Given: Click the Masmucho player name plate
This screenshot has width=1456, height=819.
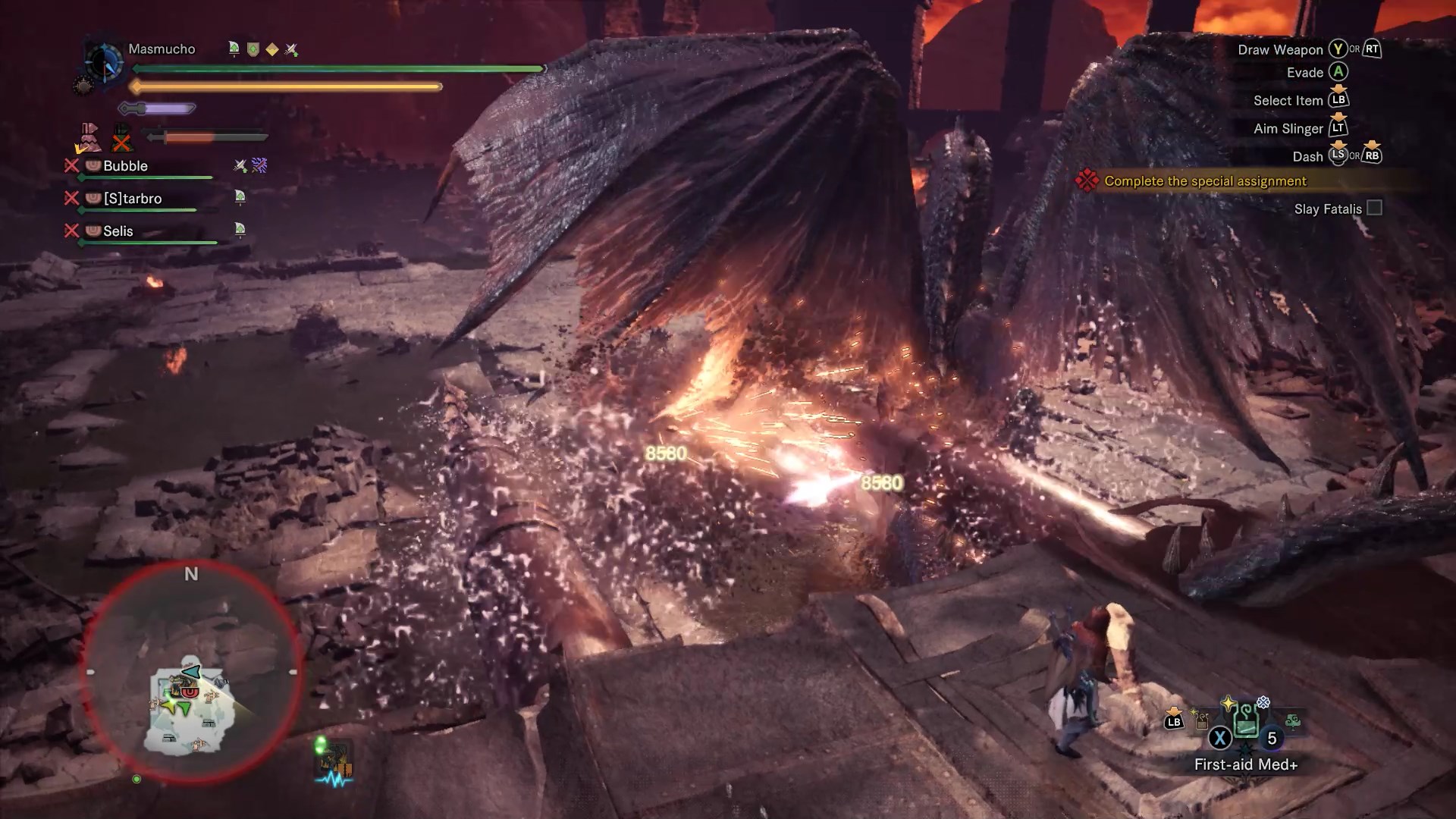Looking at the screenshot, I should [x=162, y=49].
